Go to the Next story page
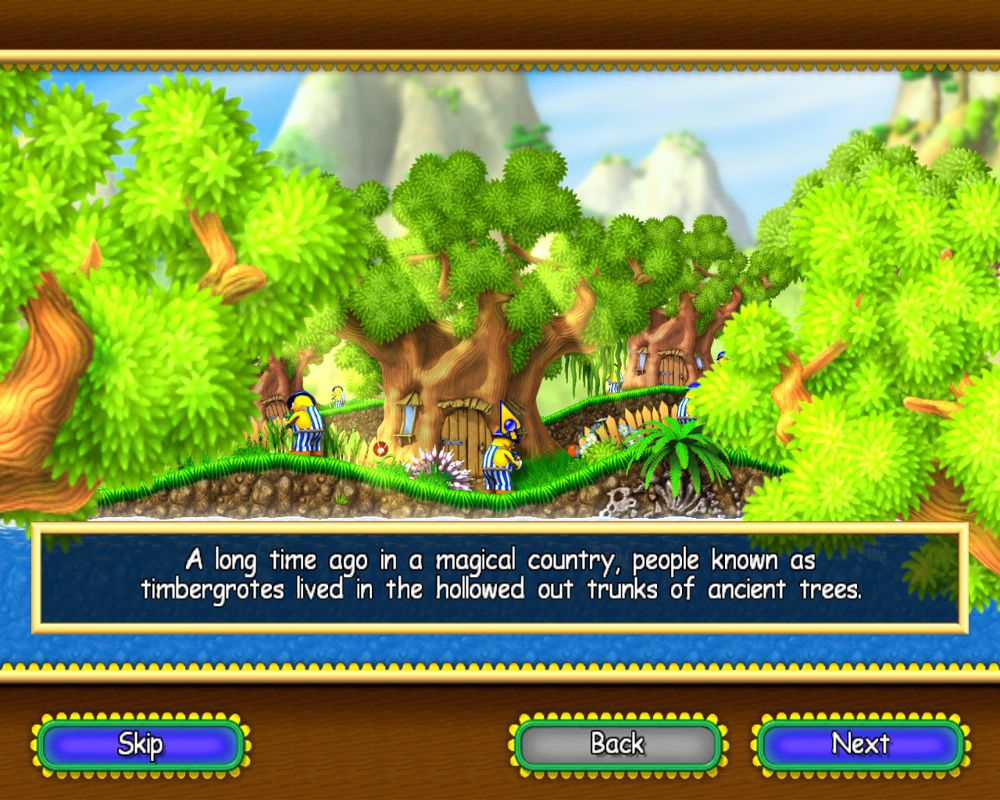The width and height of the screenshot is (1000, 800). click(x=860, y=745)
